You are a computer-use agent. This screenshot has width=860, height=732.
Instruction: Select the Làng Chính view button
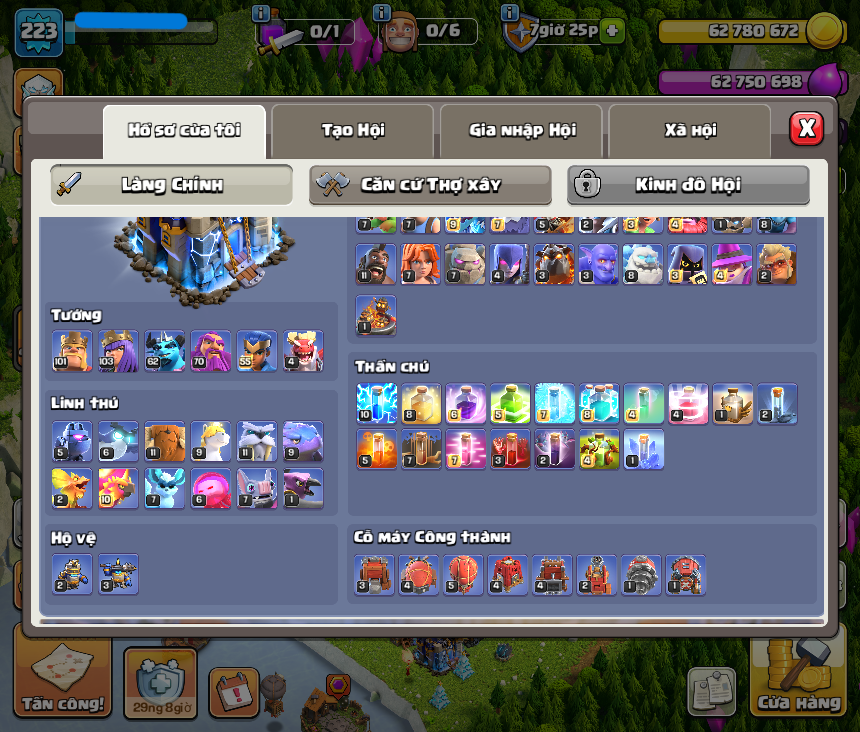tap(171, 185)
